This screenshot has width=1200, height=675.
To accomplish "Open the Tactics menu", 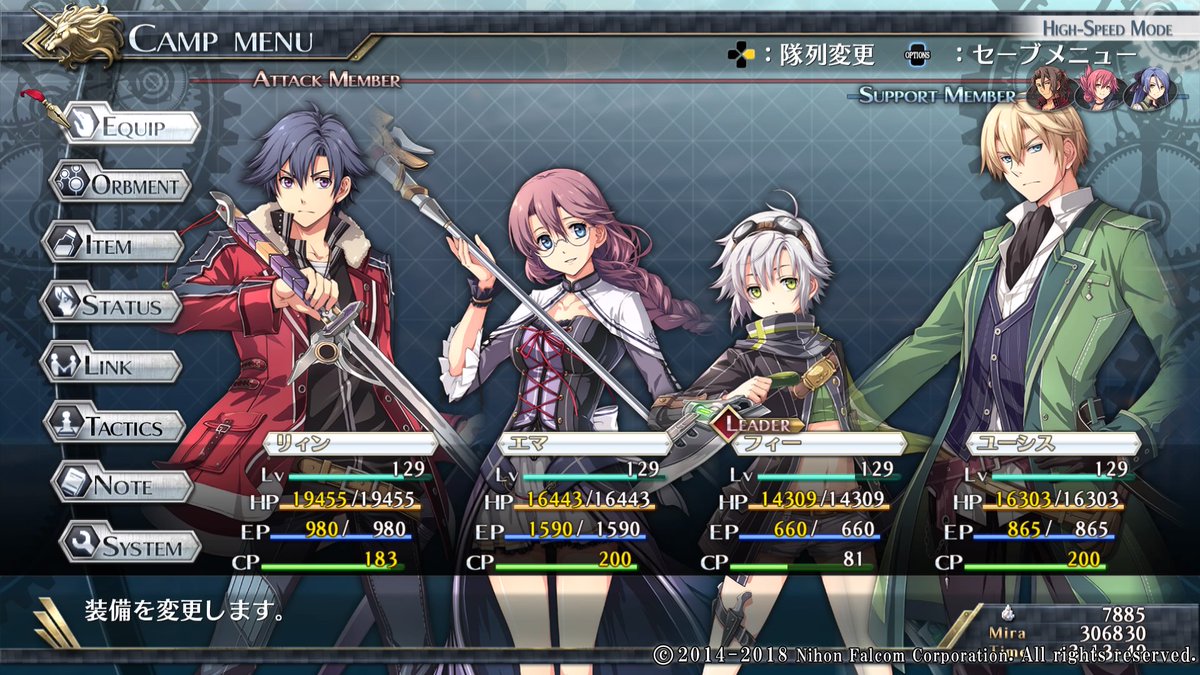I will [x=117, y=427].
